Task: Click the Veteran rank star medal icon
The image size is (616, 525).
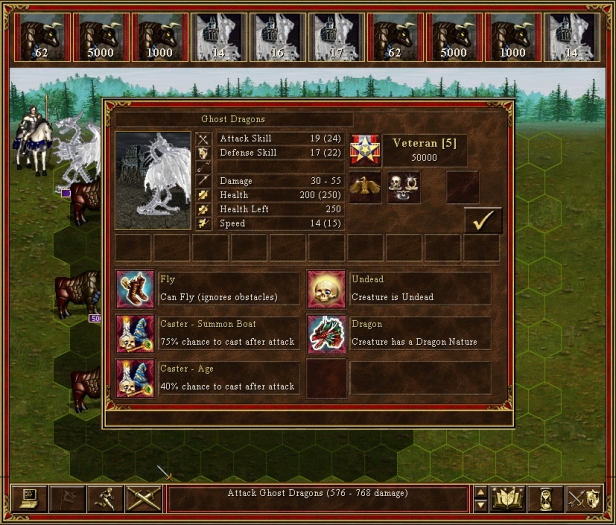Action: coord(364,151)
